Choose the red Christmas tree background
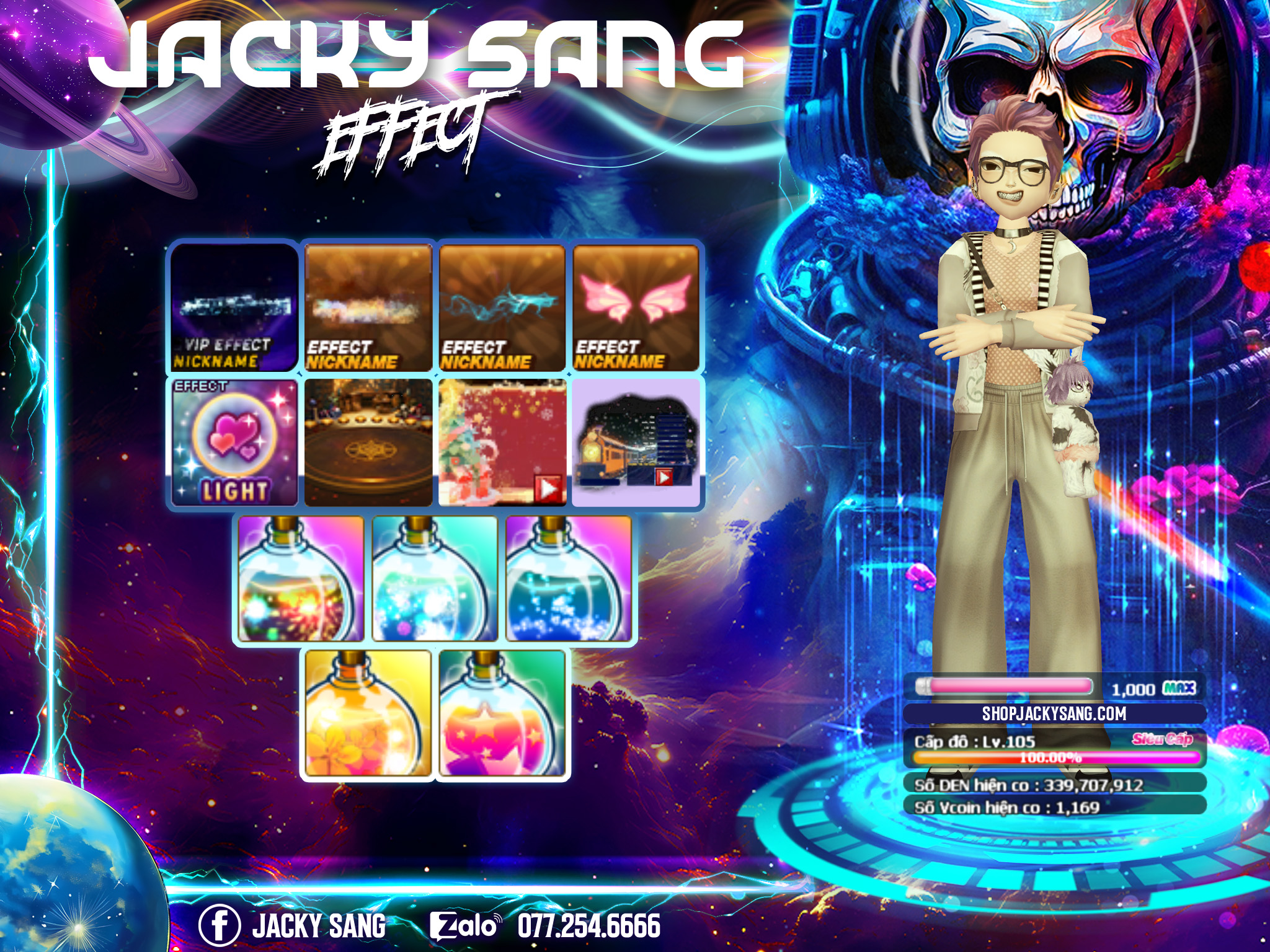 pyautogui.click(x=502, y=443)
